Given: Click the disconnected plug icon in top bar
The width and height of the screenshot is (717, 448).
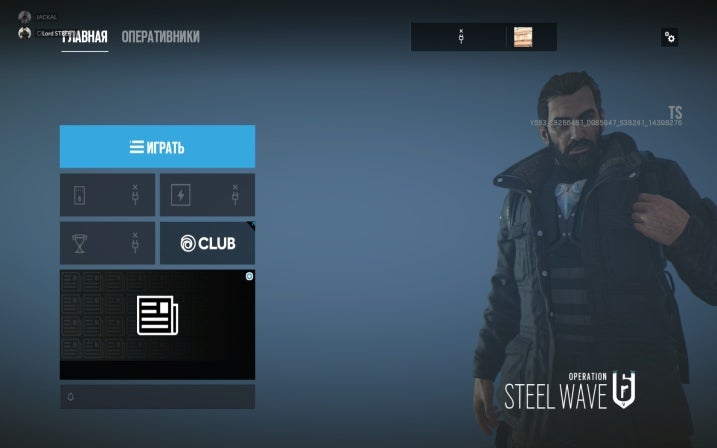Looking at the screenshot, I should click(x=461, y=37).
